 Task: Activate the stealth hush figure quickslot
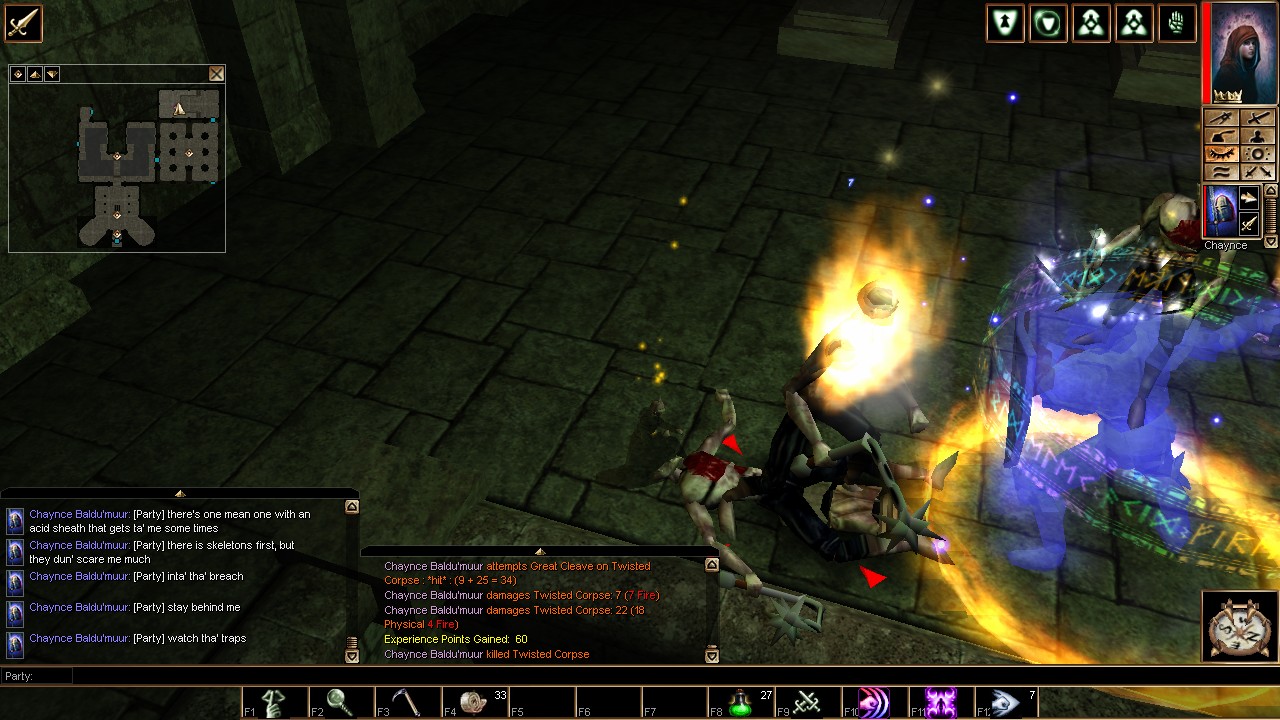(274, 703)
